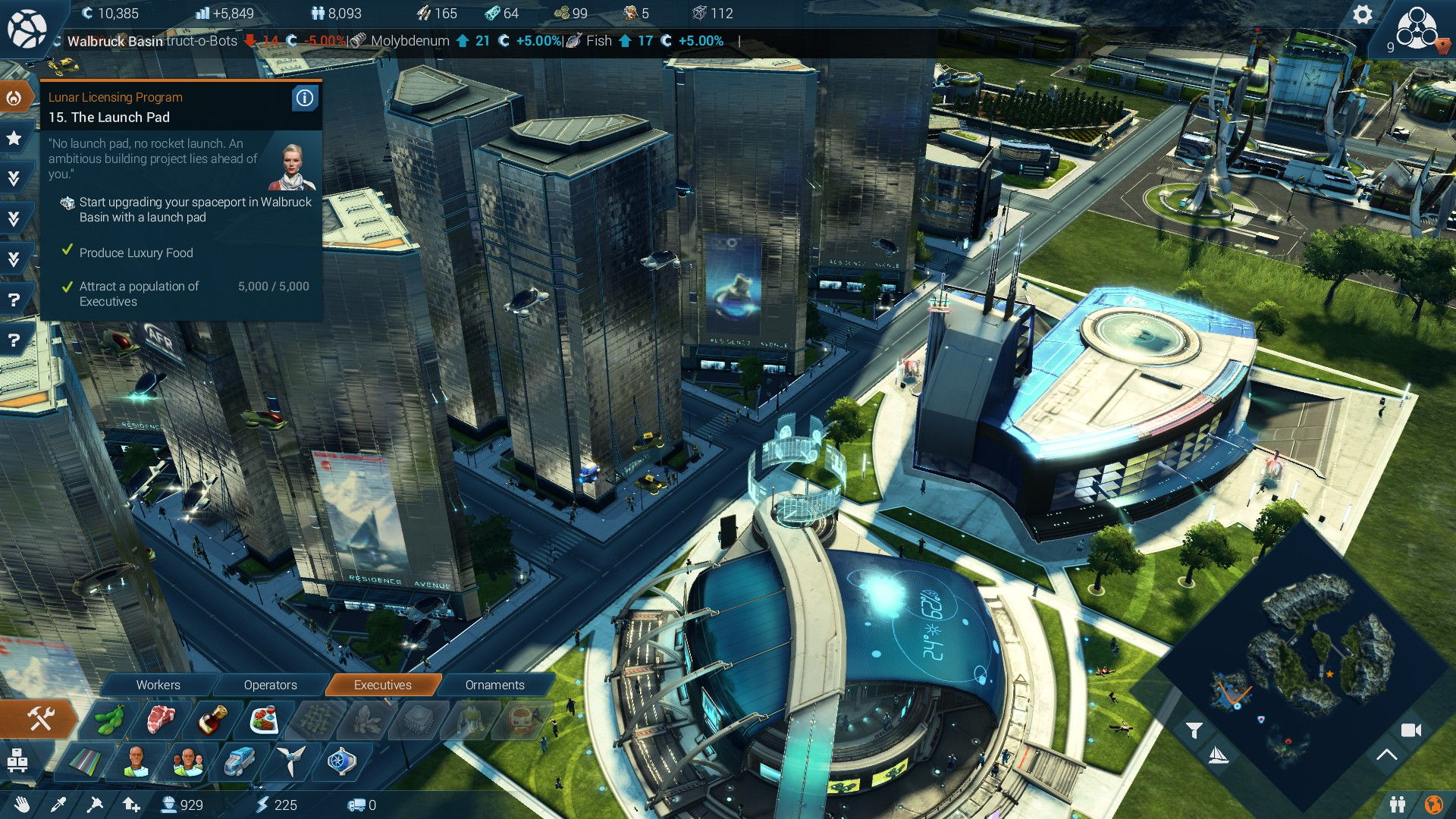The height and width of the screenshot is (819, 1456).
Task: Select the luxury food plate icon
Action: 264,719
